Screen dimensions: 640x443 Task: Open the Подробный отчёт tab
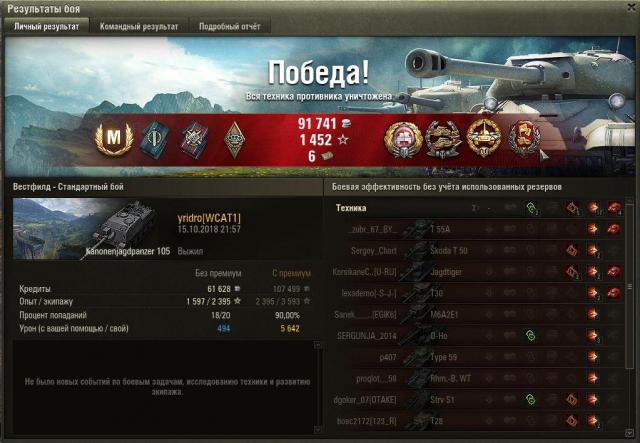point(229,27)
